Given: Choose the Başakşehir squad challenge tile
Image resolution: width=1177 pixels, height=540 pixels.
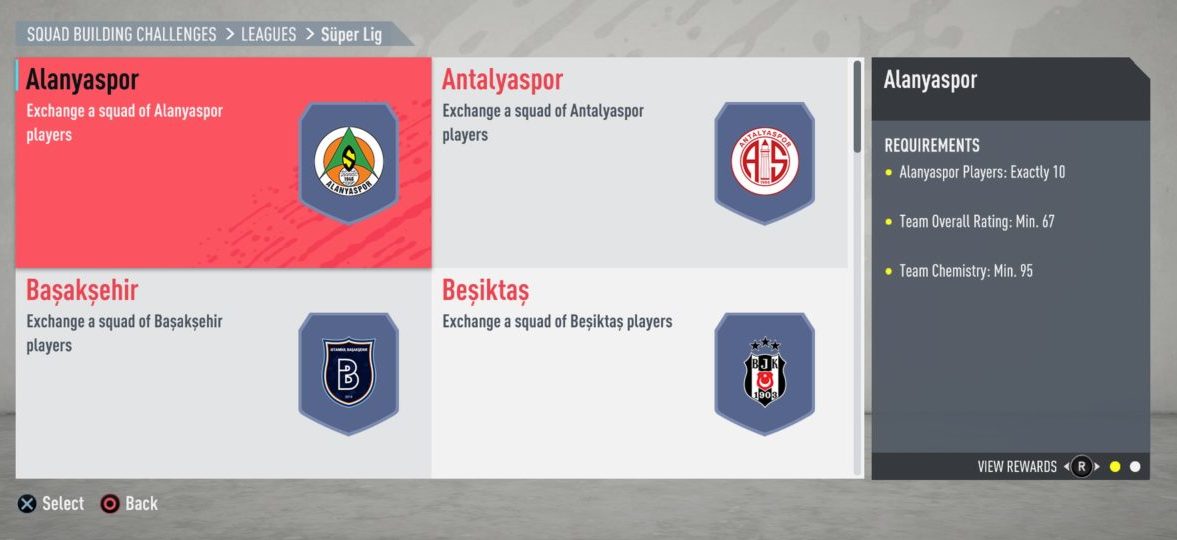Looking at the screenshot, I should tap(223, 373).
